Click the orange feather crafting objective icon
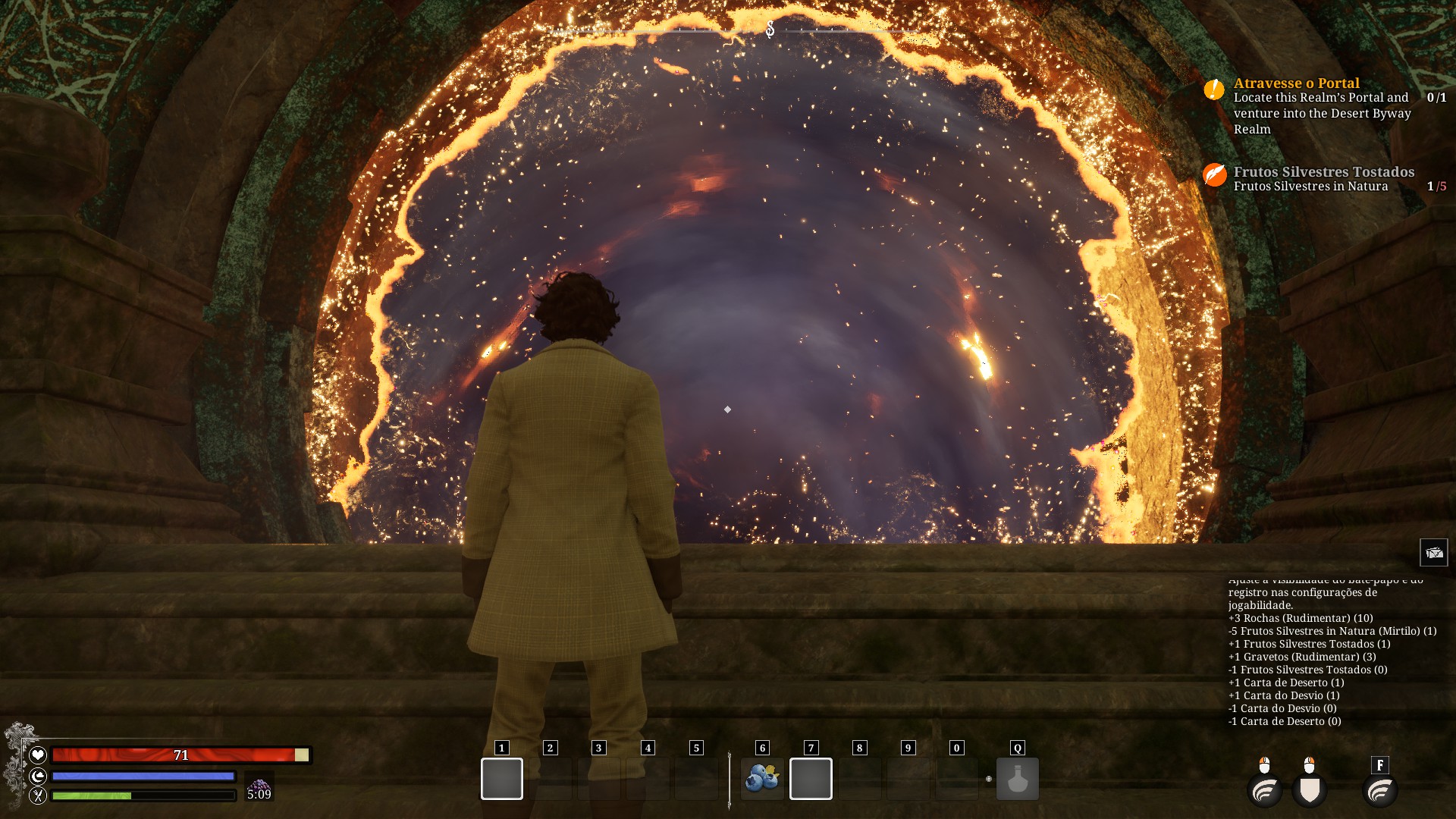This screenshot has width=1456, height=819. click(1214, 175)
